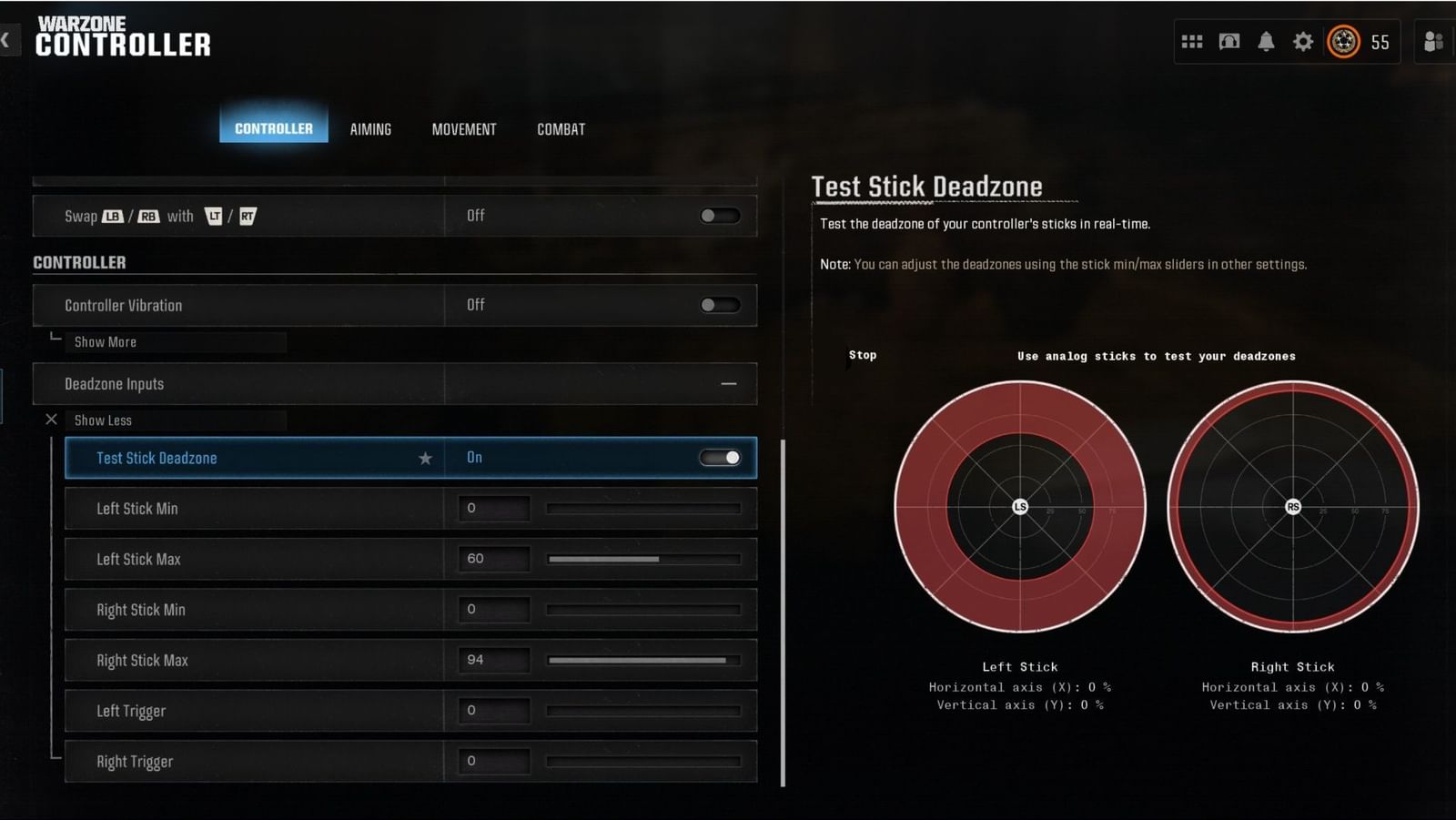Check notifications via the bell icon
Viewport: 1456px width, 820px height.
coord(1266,41)
